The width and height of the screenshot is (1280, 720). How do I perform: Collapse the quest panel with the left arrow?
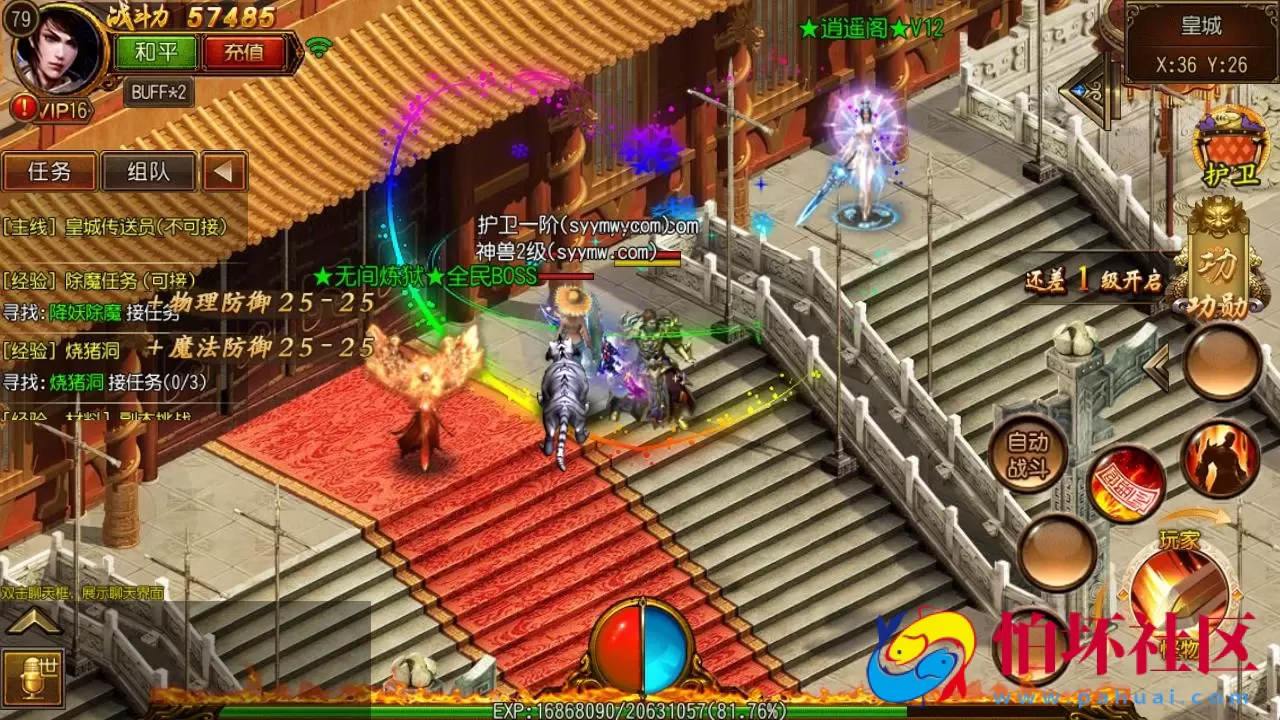pos(222,172)
